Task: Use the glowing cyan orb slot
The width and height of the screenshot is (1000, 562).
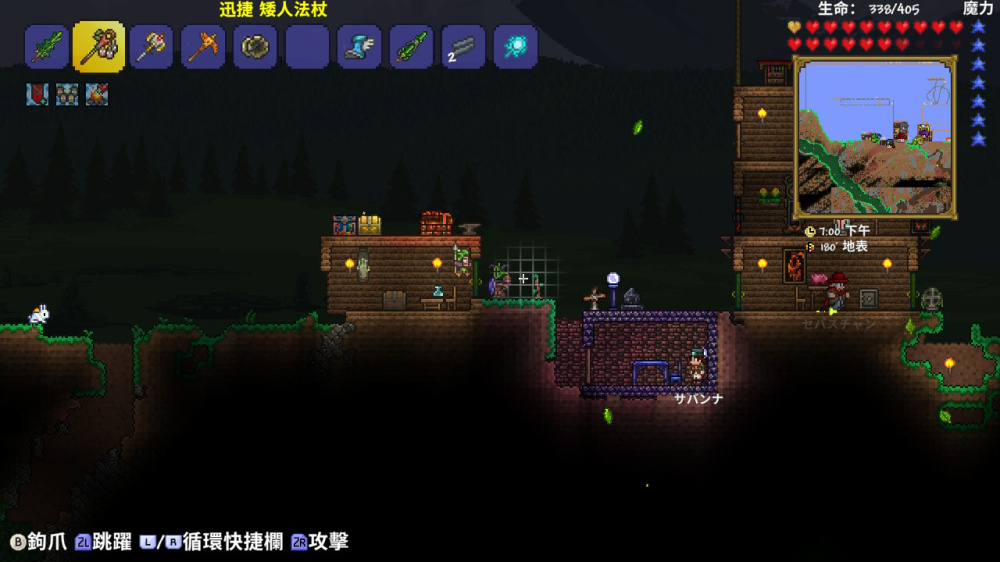Action: click(x=515, y=47)
